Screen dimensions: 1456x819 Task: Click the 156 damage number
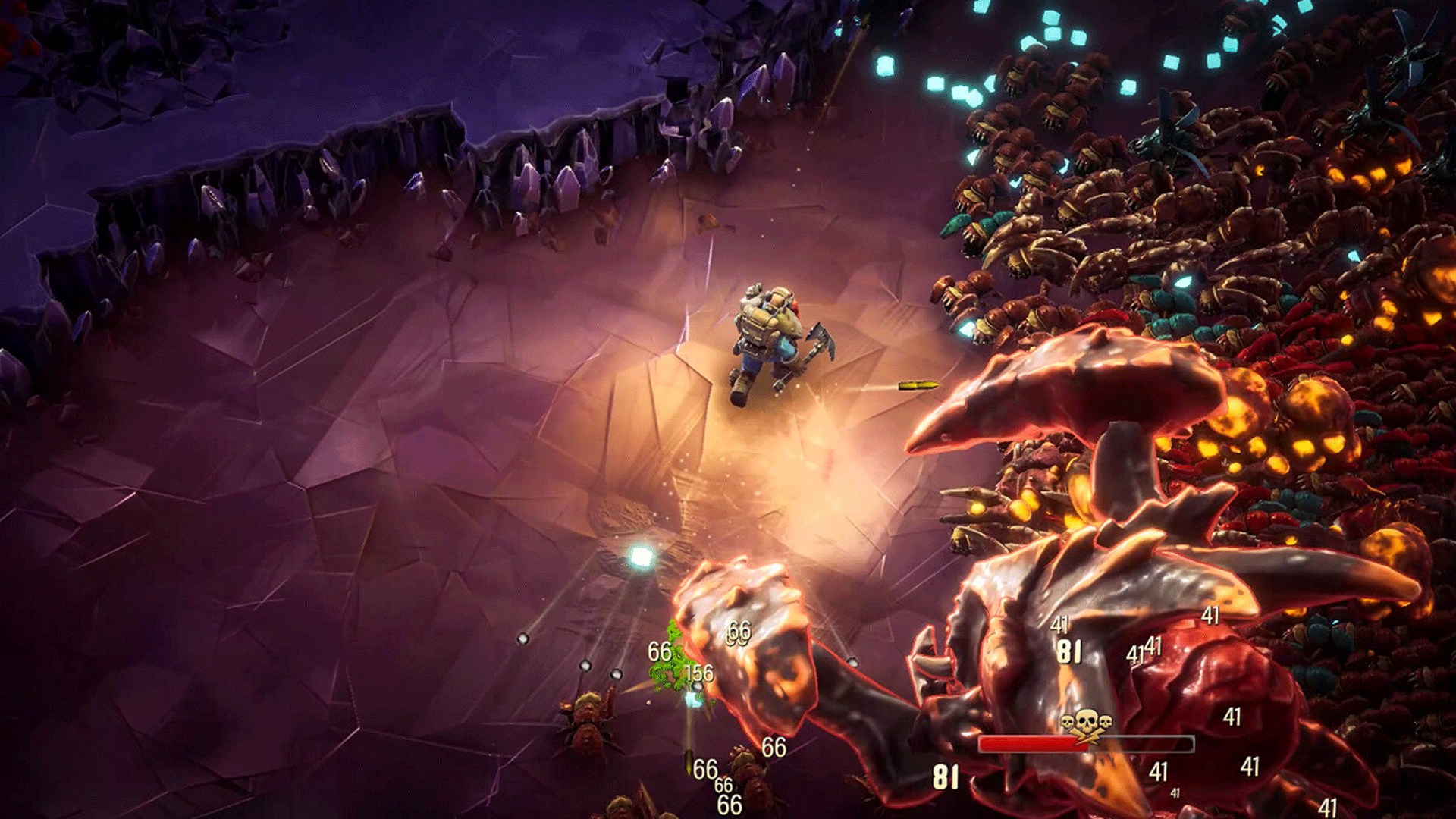(x=699, y=673)
